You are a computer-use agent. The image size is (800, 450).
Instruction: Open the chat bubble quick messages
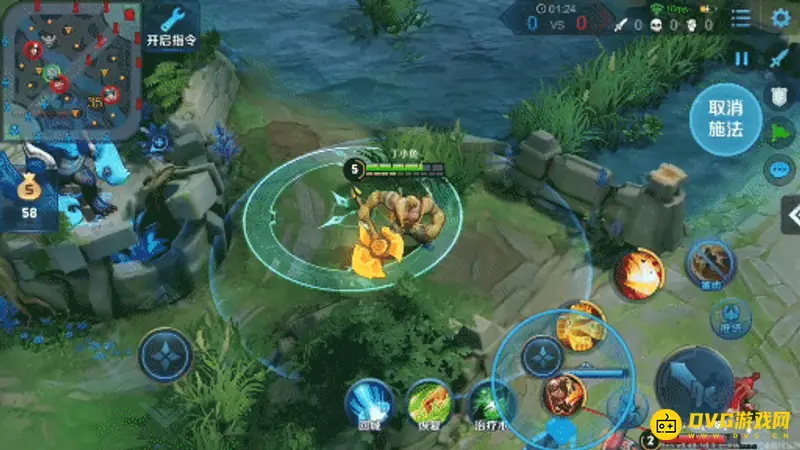tap(779, 170)
